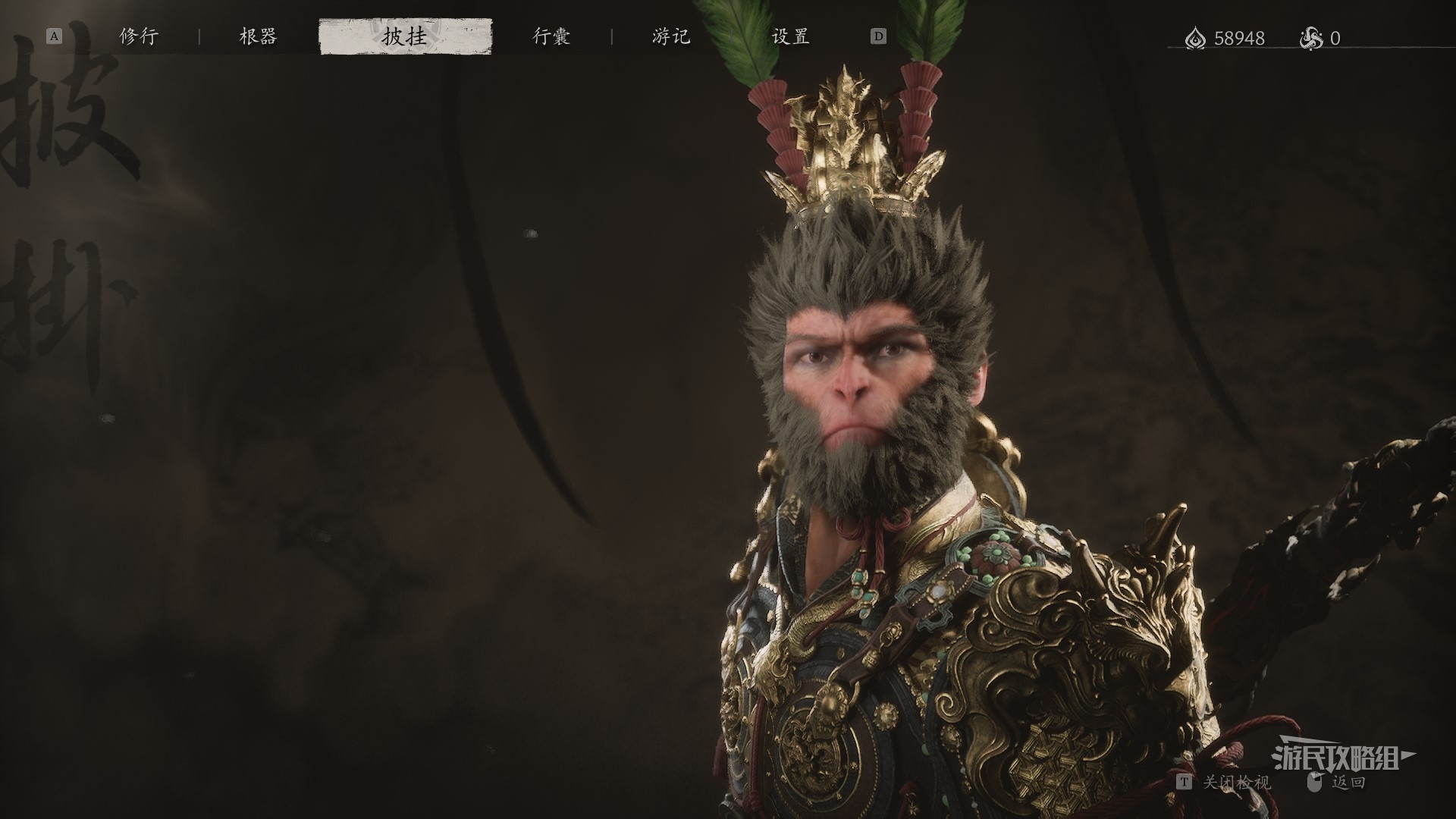Go to the 行囊 inventory tab
The image size is (1456, 819).
tap(551, 36)
